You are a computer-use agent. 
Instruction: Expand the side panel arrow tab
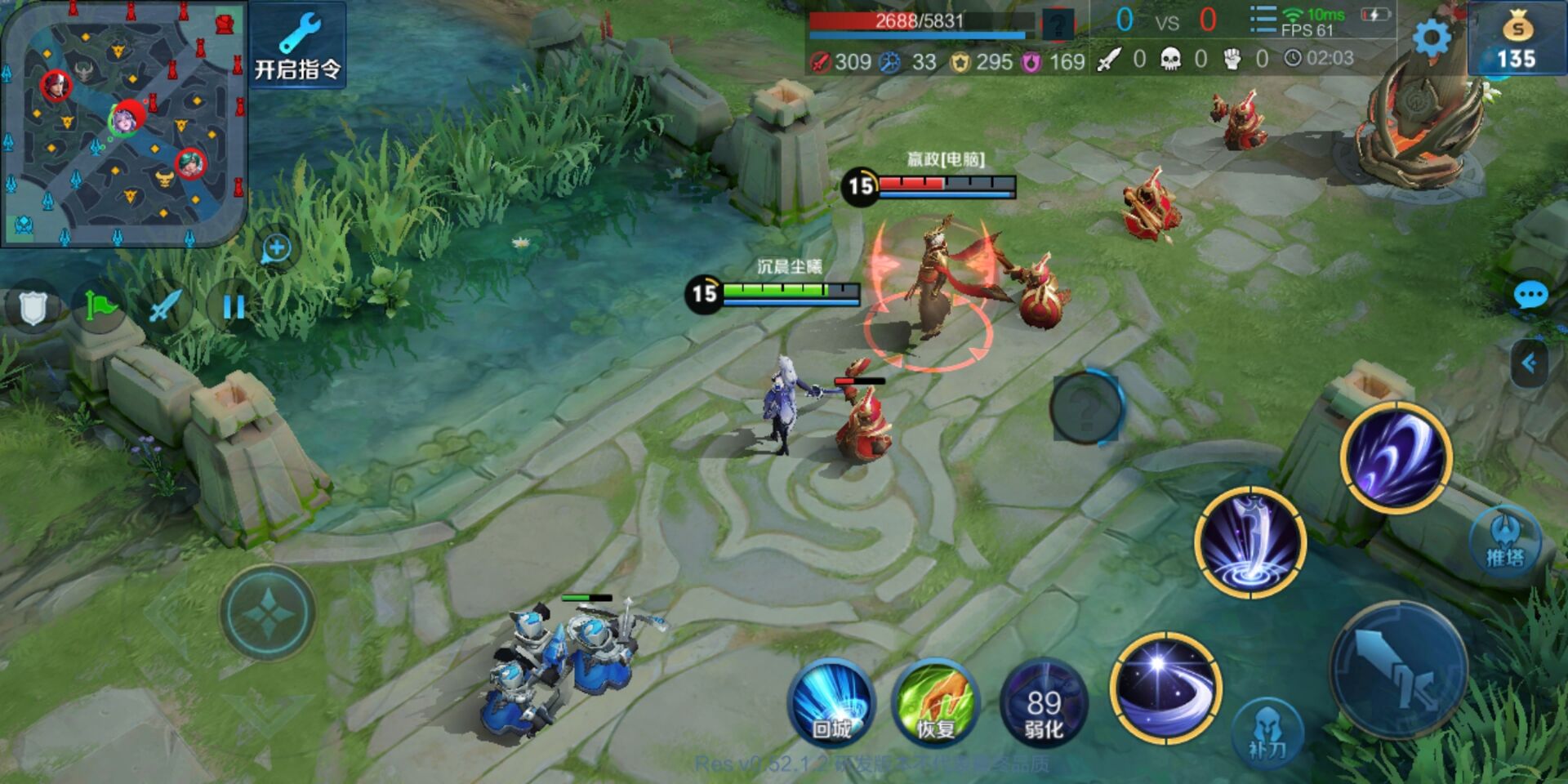tap(1529, 363)
